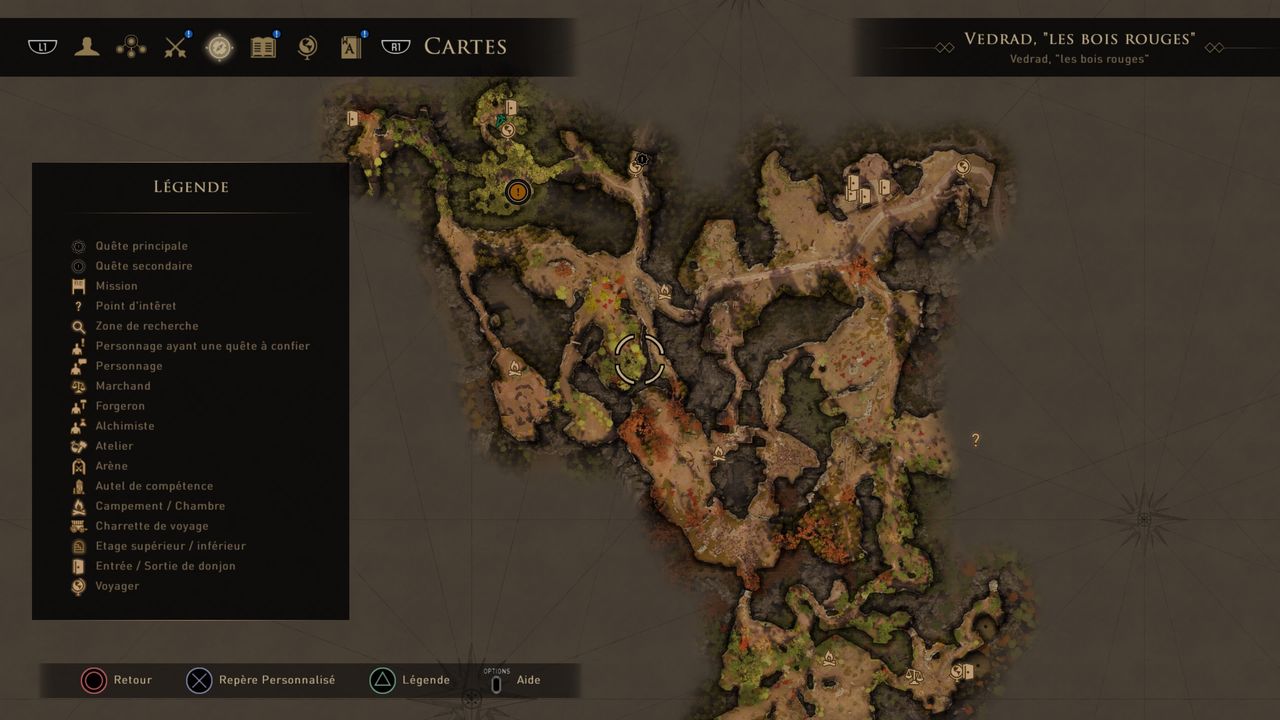Pick 'Marchand' in the legend list
Image resolution: width=1280 pixels, height=720 pixels.
(x=123, y=386)
